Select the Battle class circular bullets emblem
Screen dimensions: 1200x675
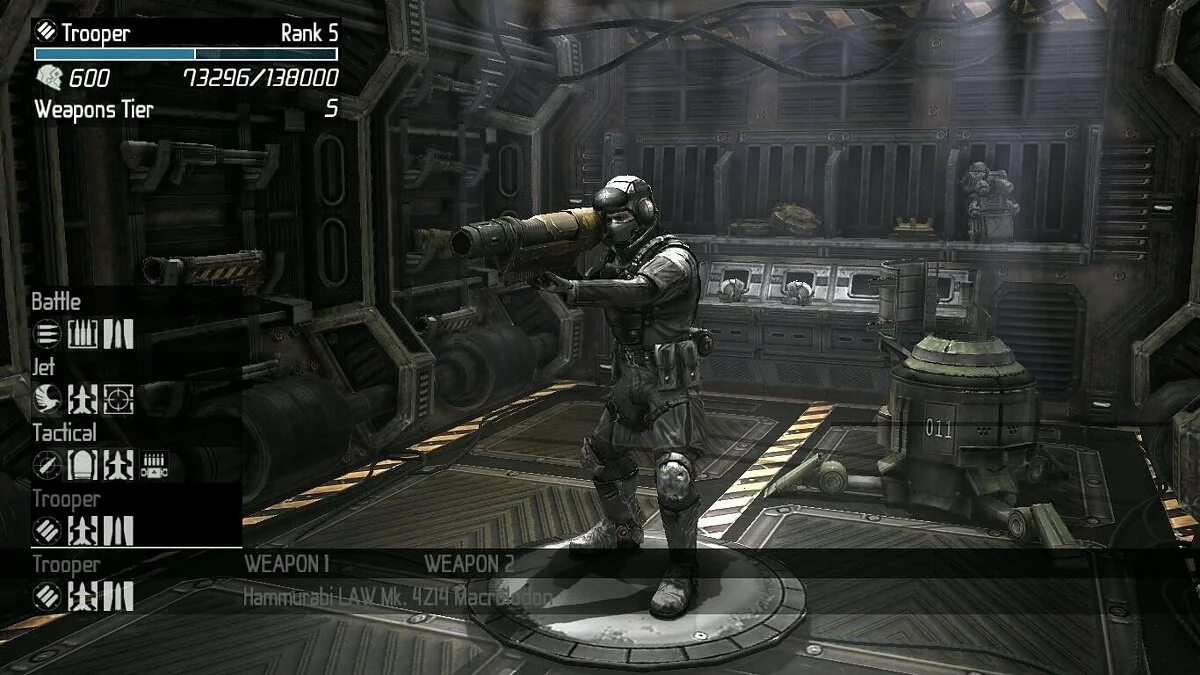pos(47,334)
